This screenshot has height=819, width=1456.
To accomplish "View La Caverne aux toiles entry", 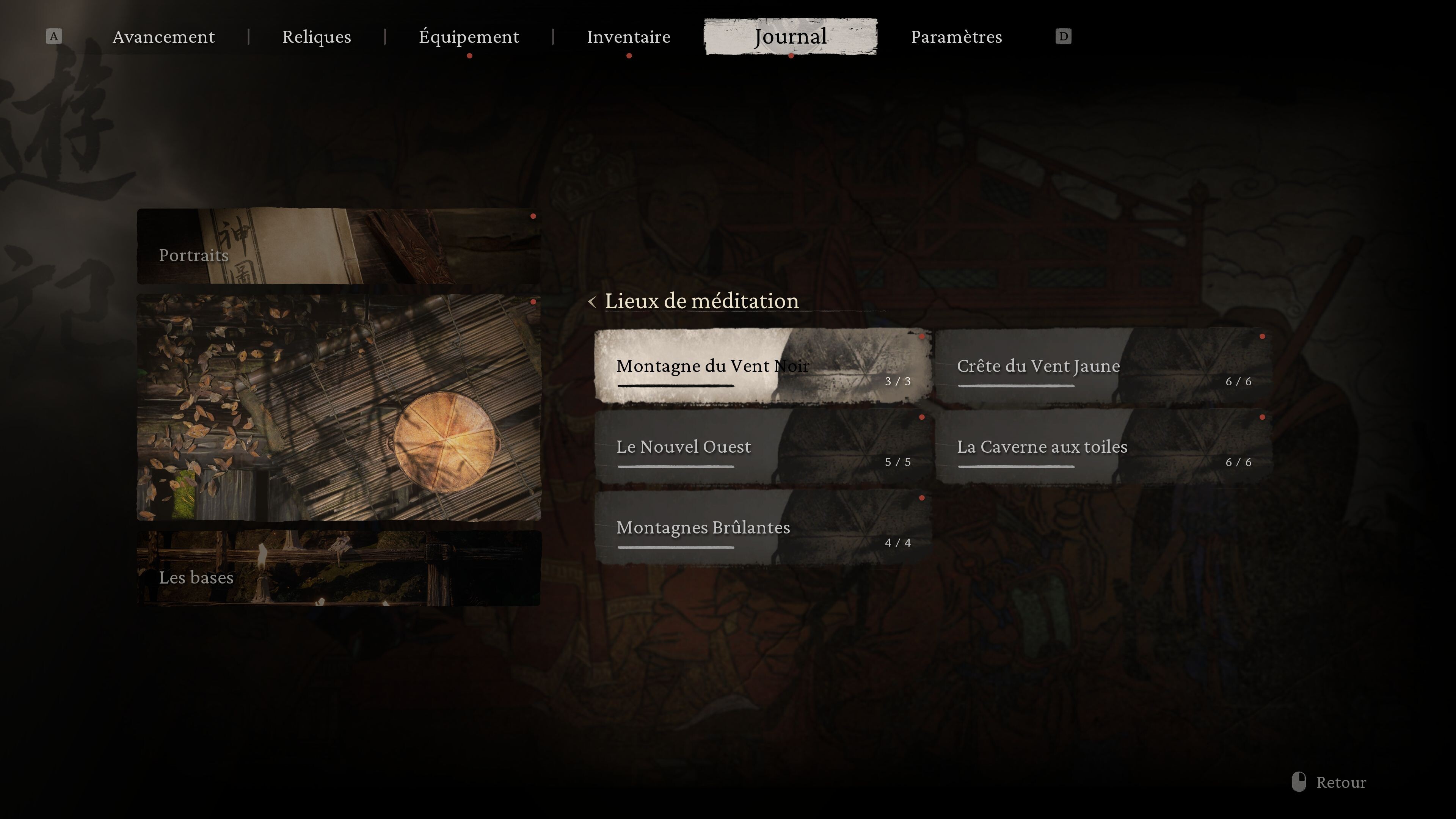I will point(1103,447).
